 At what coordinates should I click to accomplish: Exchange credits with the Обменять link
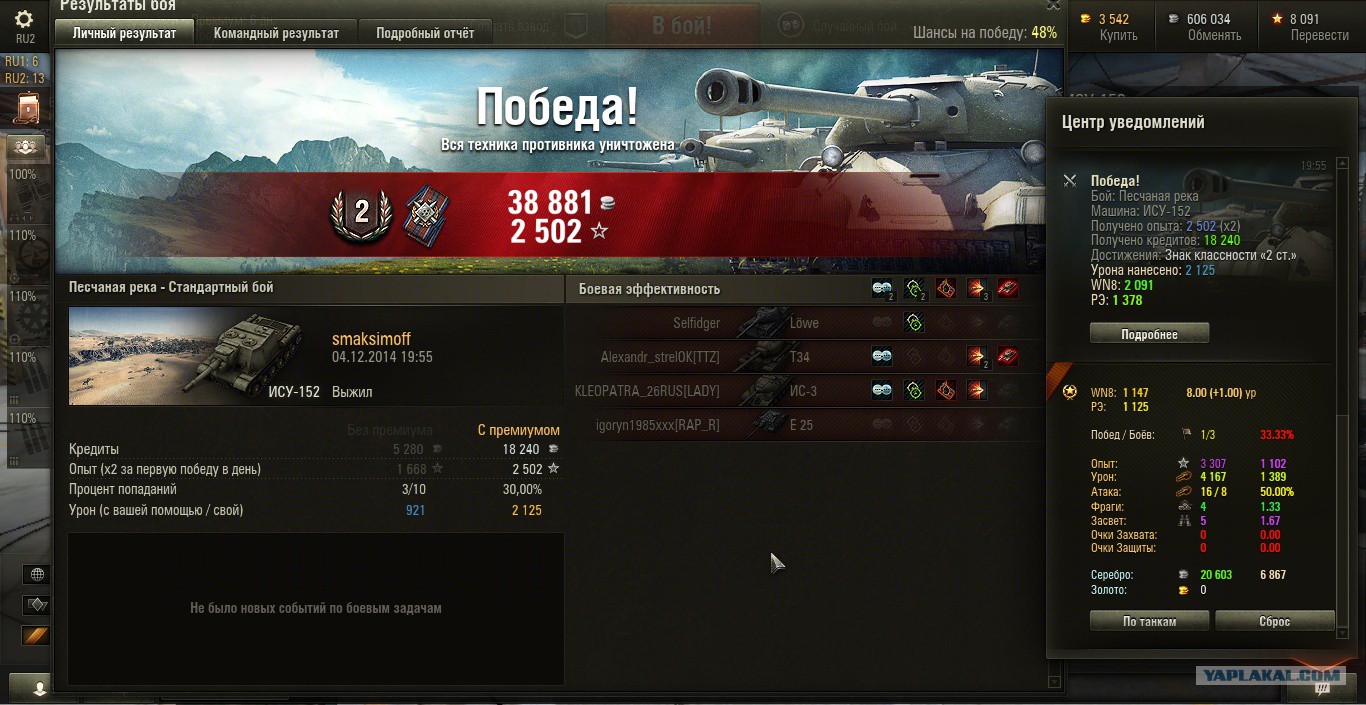click(1214, 35)
